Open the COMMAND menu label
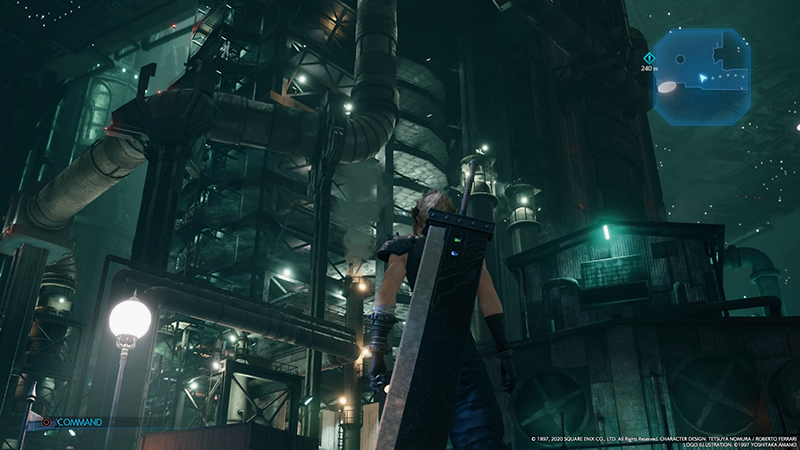 pos(80,422)
